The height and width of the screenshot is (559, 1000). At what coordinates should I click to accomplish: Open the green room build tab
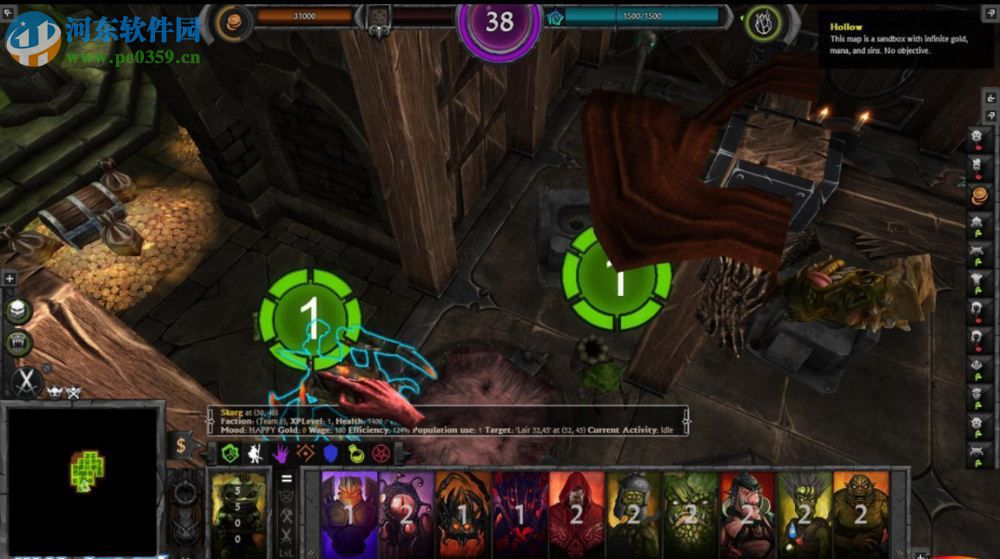tap(229, 453)
